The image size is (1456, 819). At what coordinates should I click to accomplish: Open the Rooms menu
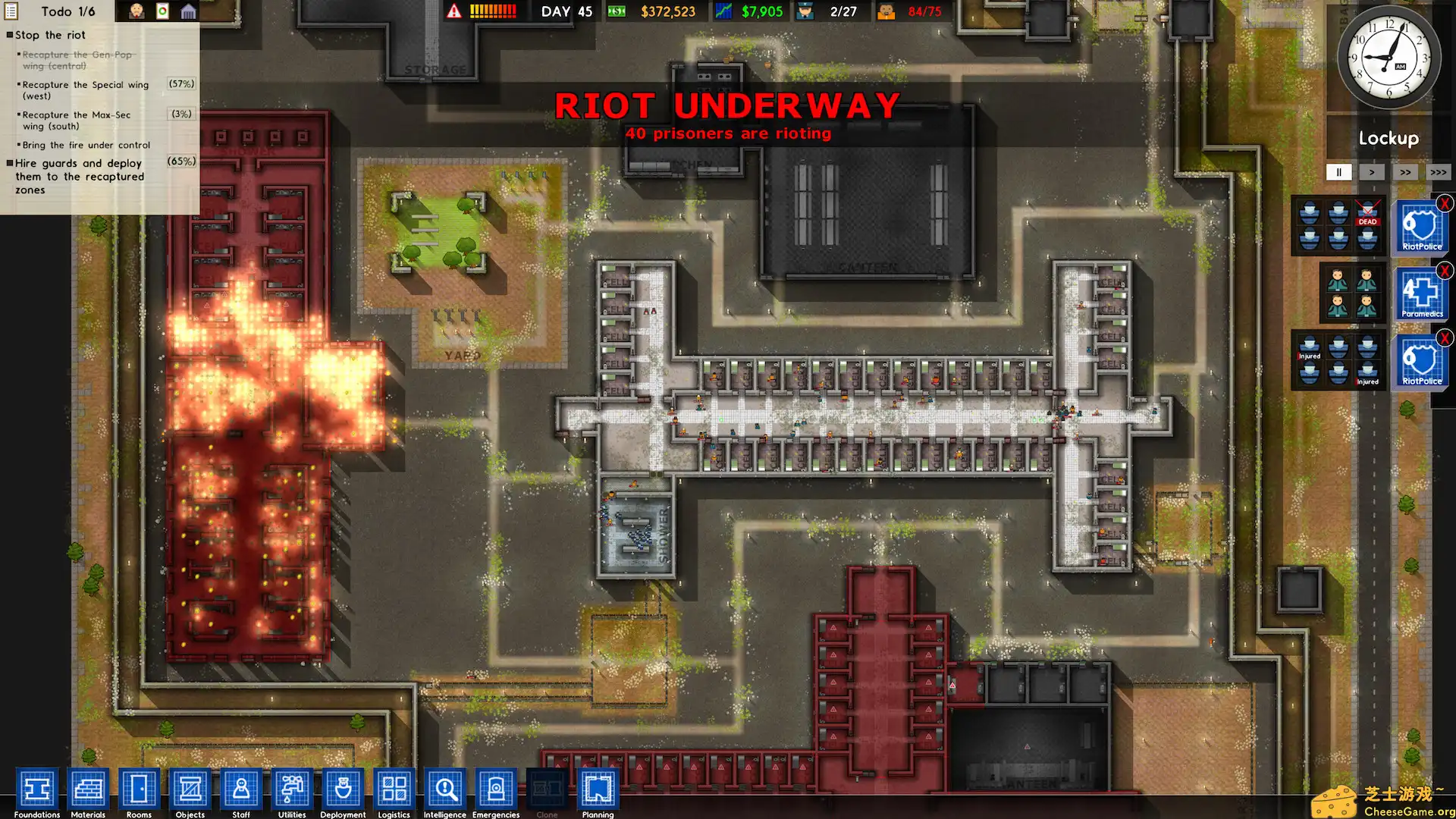139,791
